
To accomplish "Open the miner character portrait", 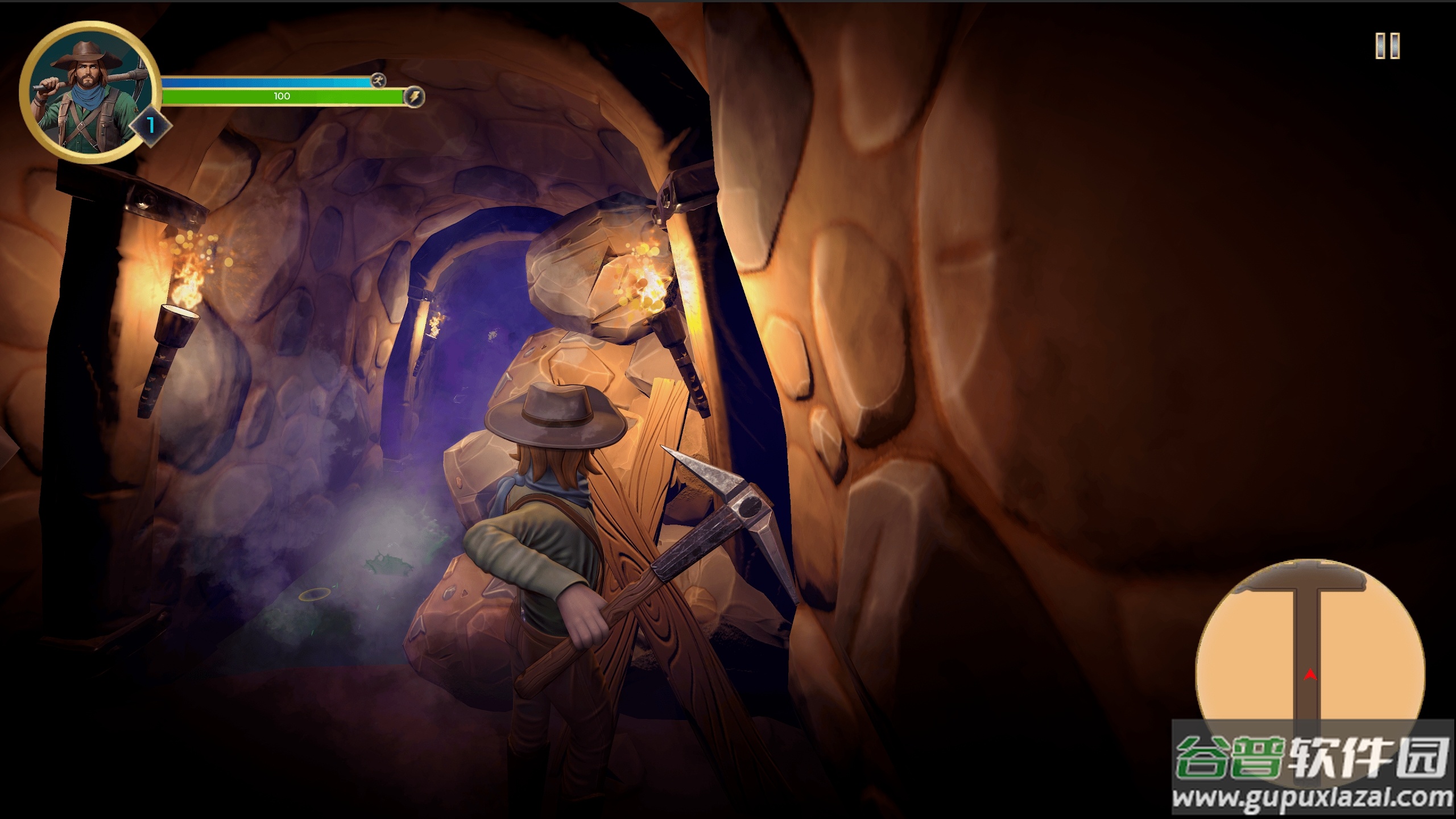I will point(89,93).
